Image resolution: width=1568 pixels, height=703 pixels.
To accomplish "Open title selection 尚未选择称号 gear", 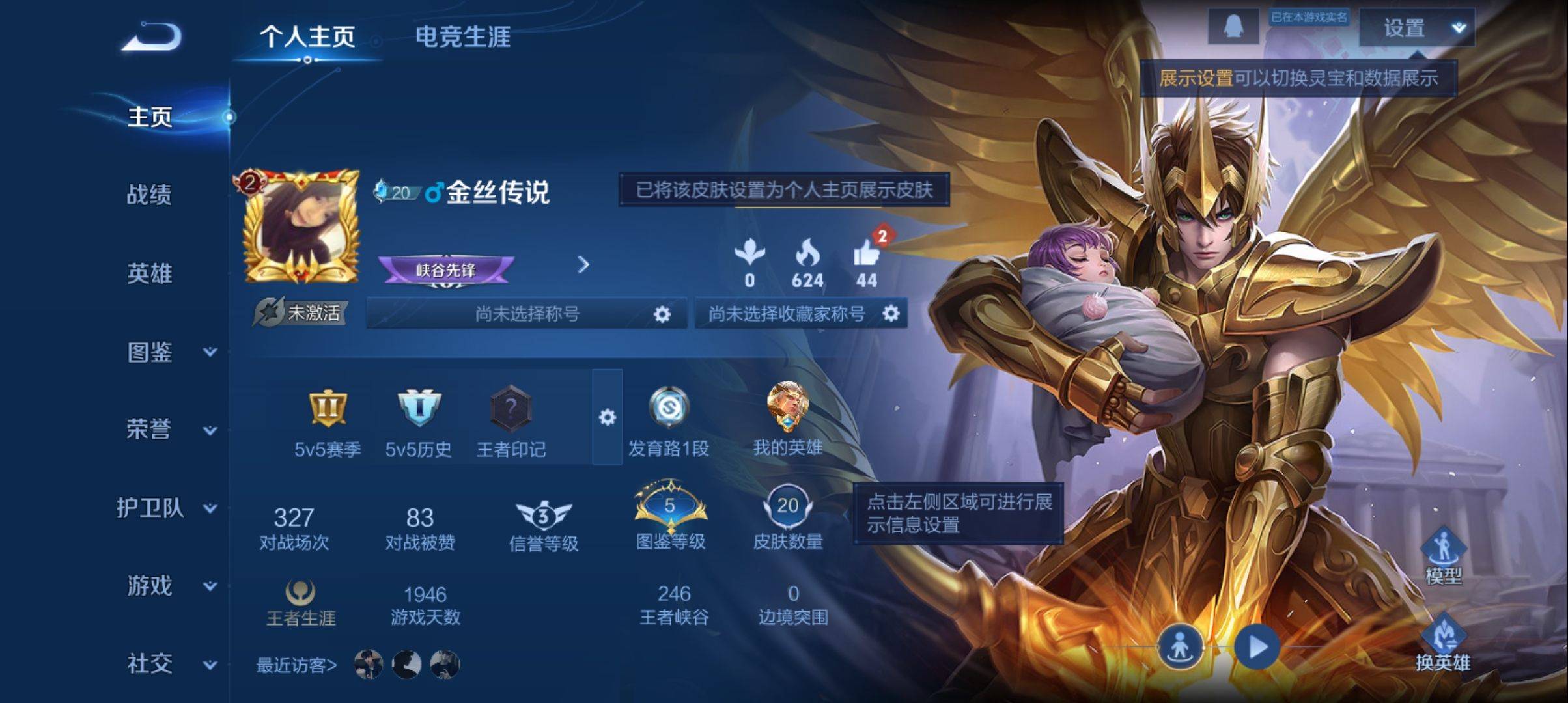I will (x=662, y=314).
